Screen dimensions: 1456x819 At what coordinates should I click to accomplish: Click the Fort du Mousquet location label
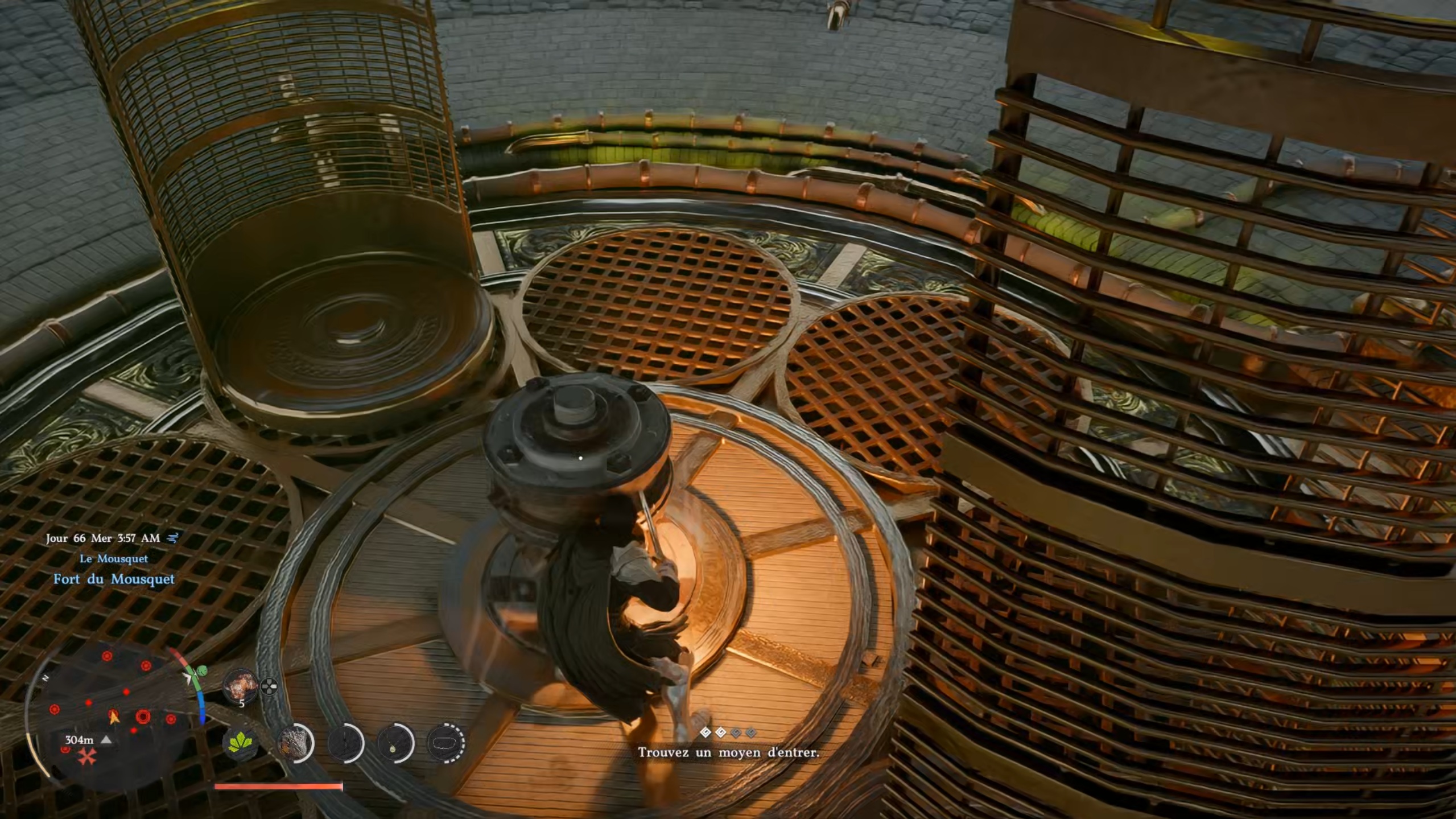(114, 579)
